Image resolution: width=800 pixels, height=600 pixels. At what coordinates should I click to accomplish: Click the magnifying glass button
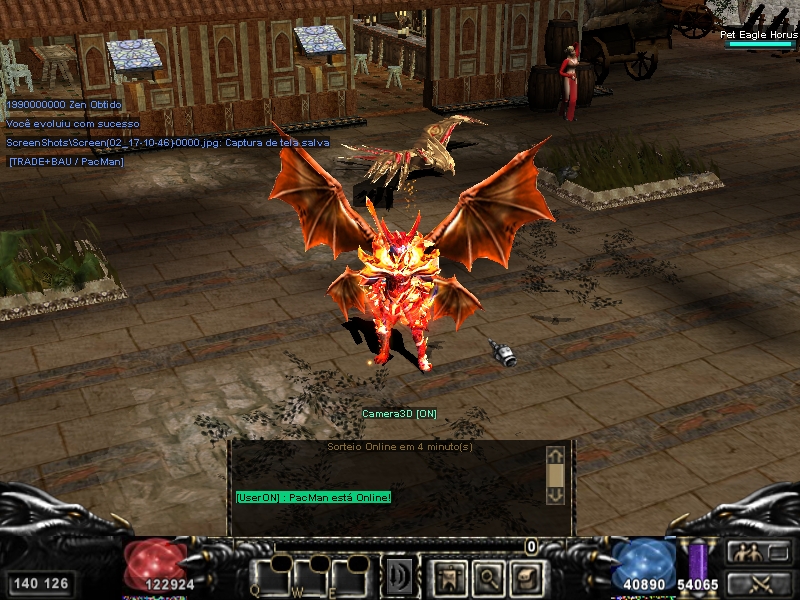coord(487,577)
